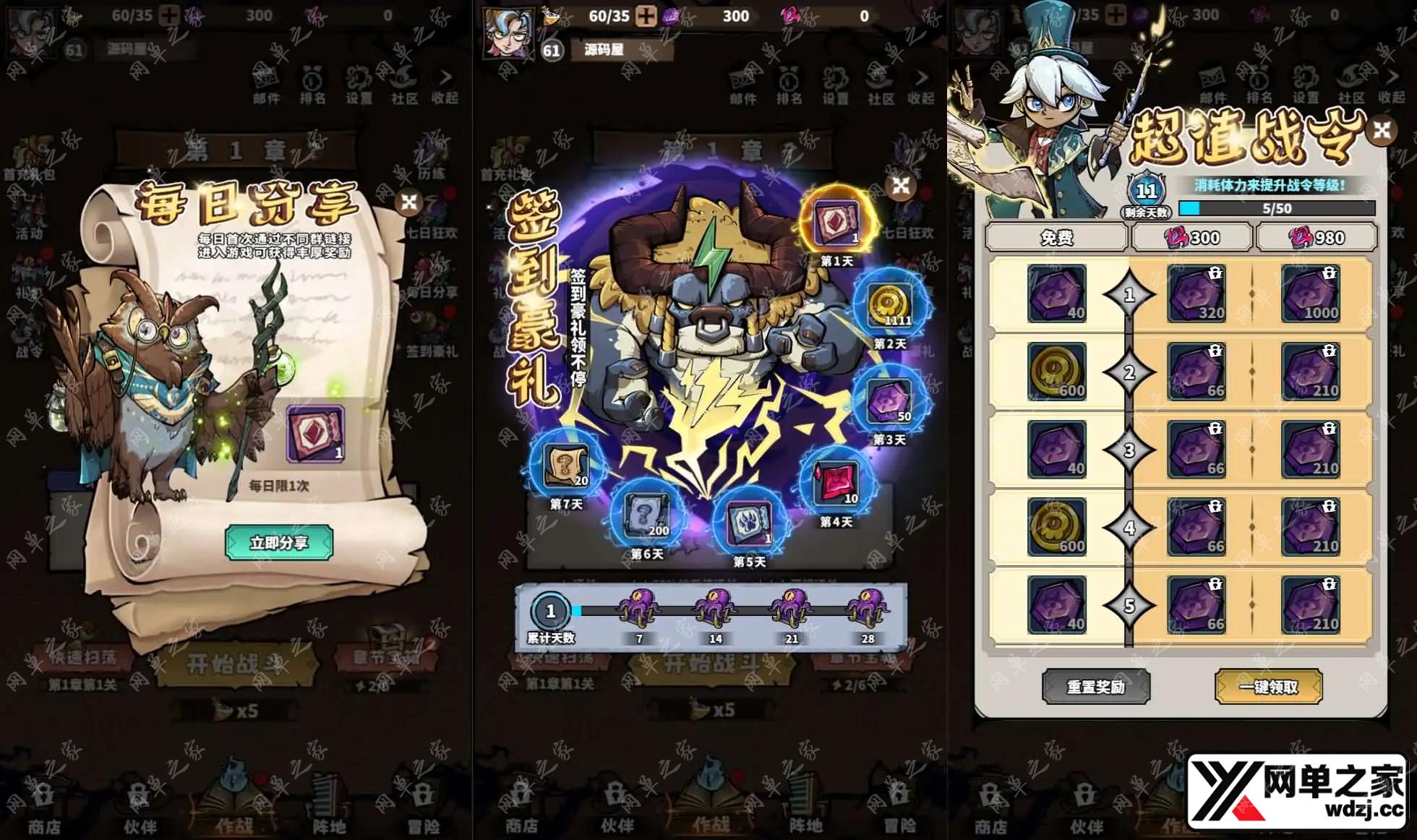Screen dimensions: 1417x840
Task: Open the player avatar profile
Action: coord(509,32)
